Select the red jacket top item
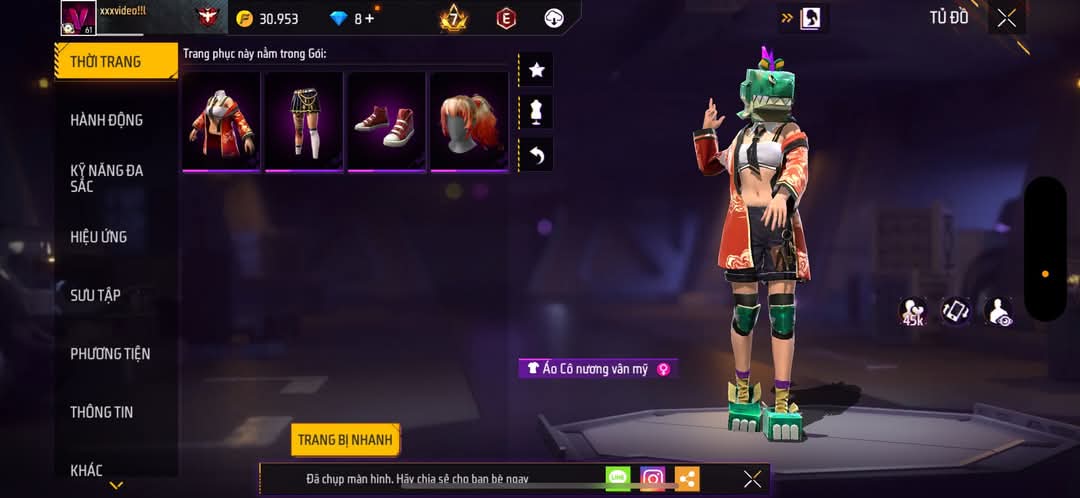 click(221, 120)
